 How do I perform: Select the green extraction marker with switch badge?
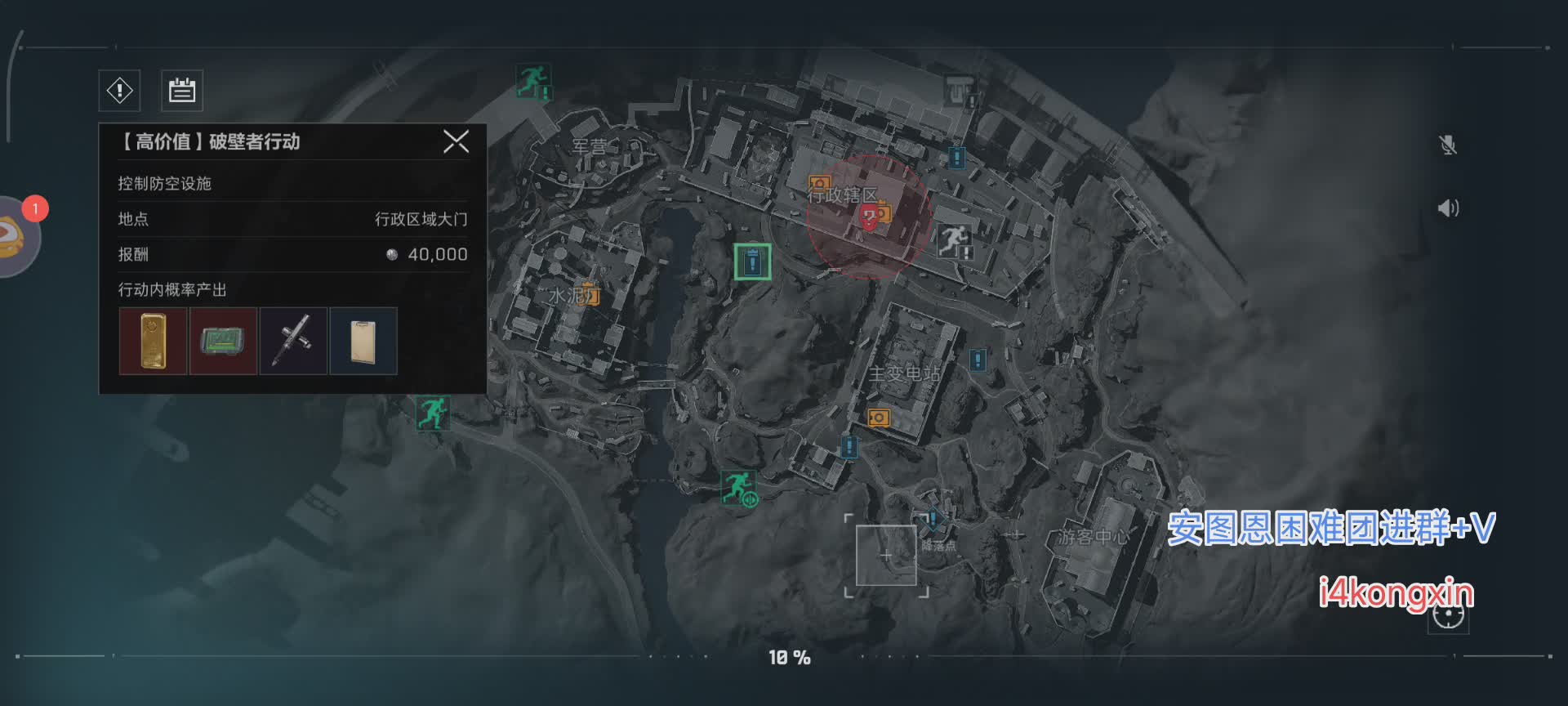coord(738,487)
